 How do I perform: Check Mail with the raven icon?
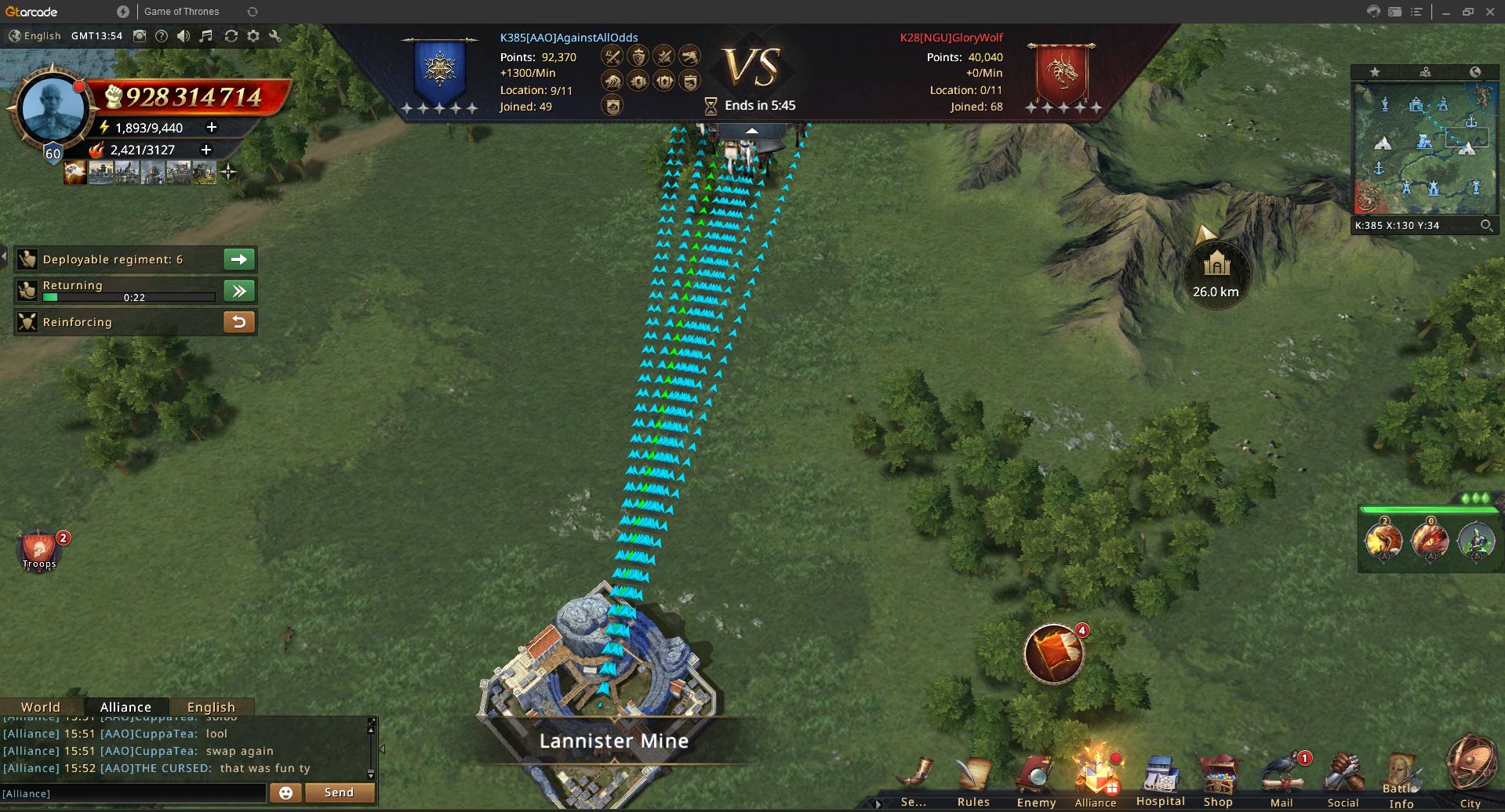(x=1281, y=778)
